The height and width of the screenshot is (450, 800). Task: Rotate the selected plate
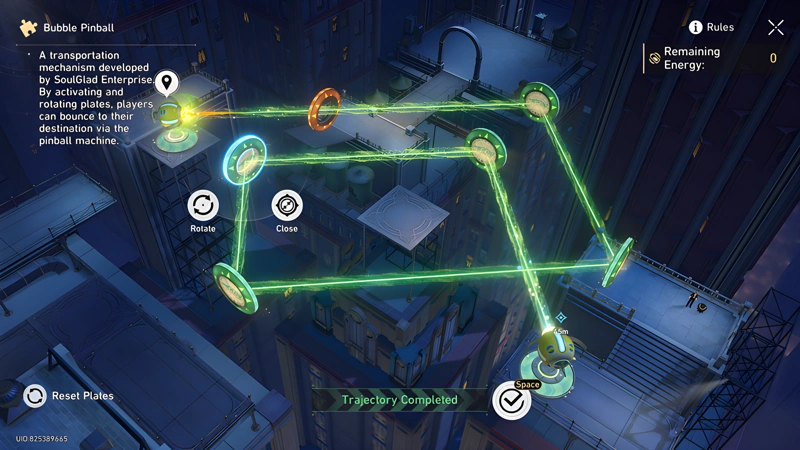tap(203, 206)
